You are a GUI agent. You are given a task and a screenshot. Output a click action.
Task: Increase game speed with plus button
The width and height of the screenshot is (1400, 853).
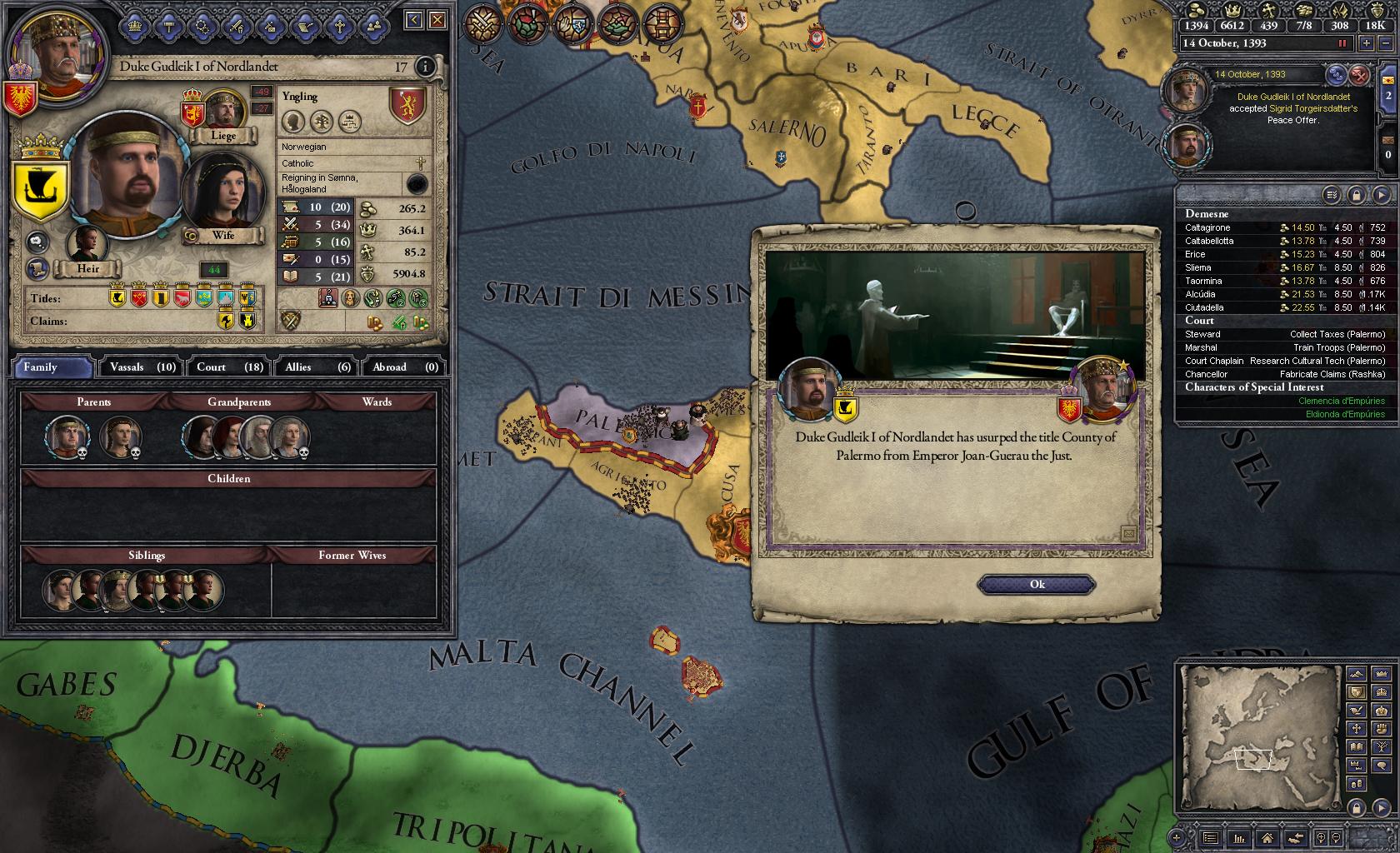[x=1367, y=43]
